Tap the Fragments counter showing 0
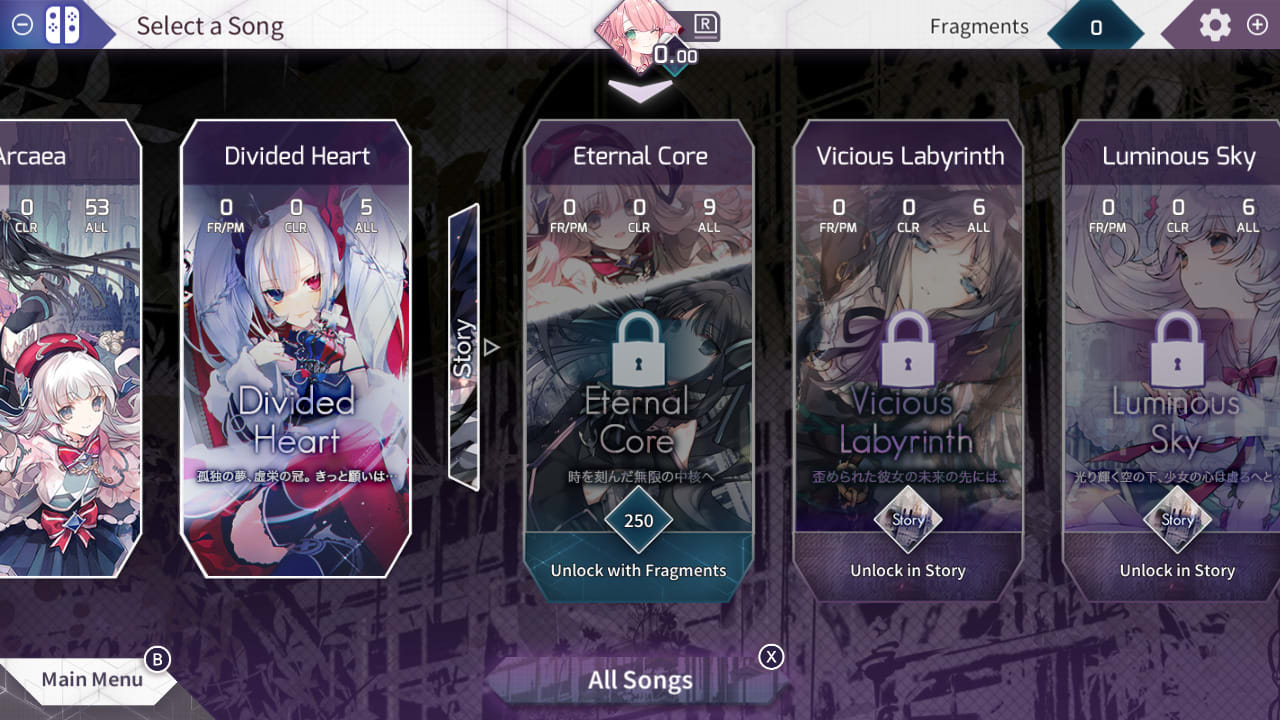1280x720 pixels. click(1094, 27)
